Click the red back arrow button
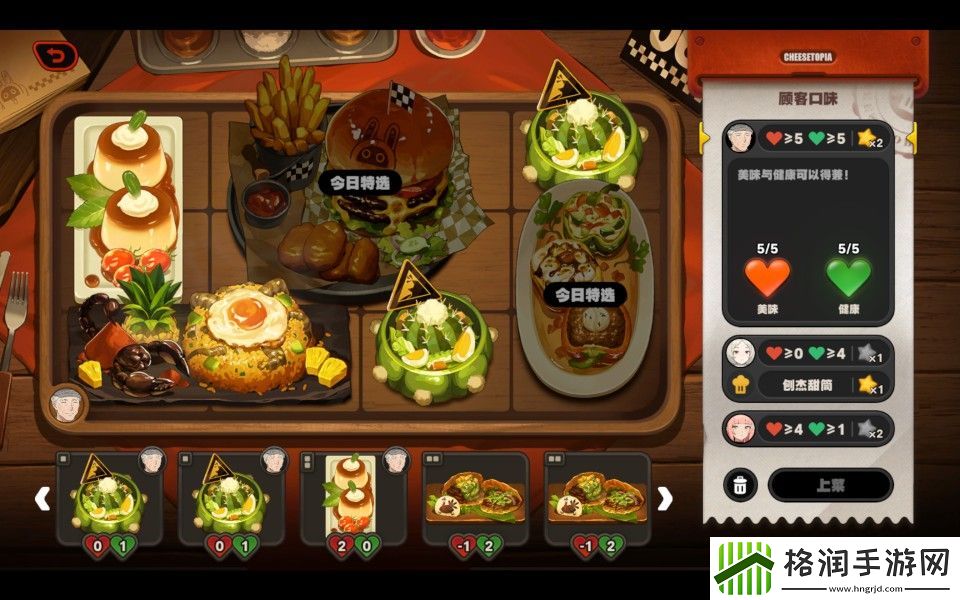This screenshot has height=600, width=960. [x=54, y=56]
